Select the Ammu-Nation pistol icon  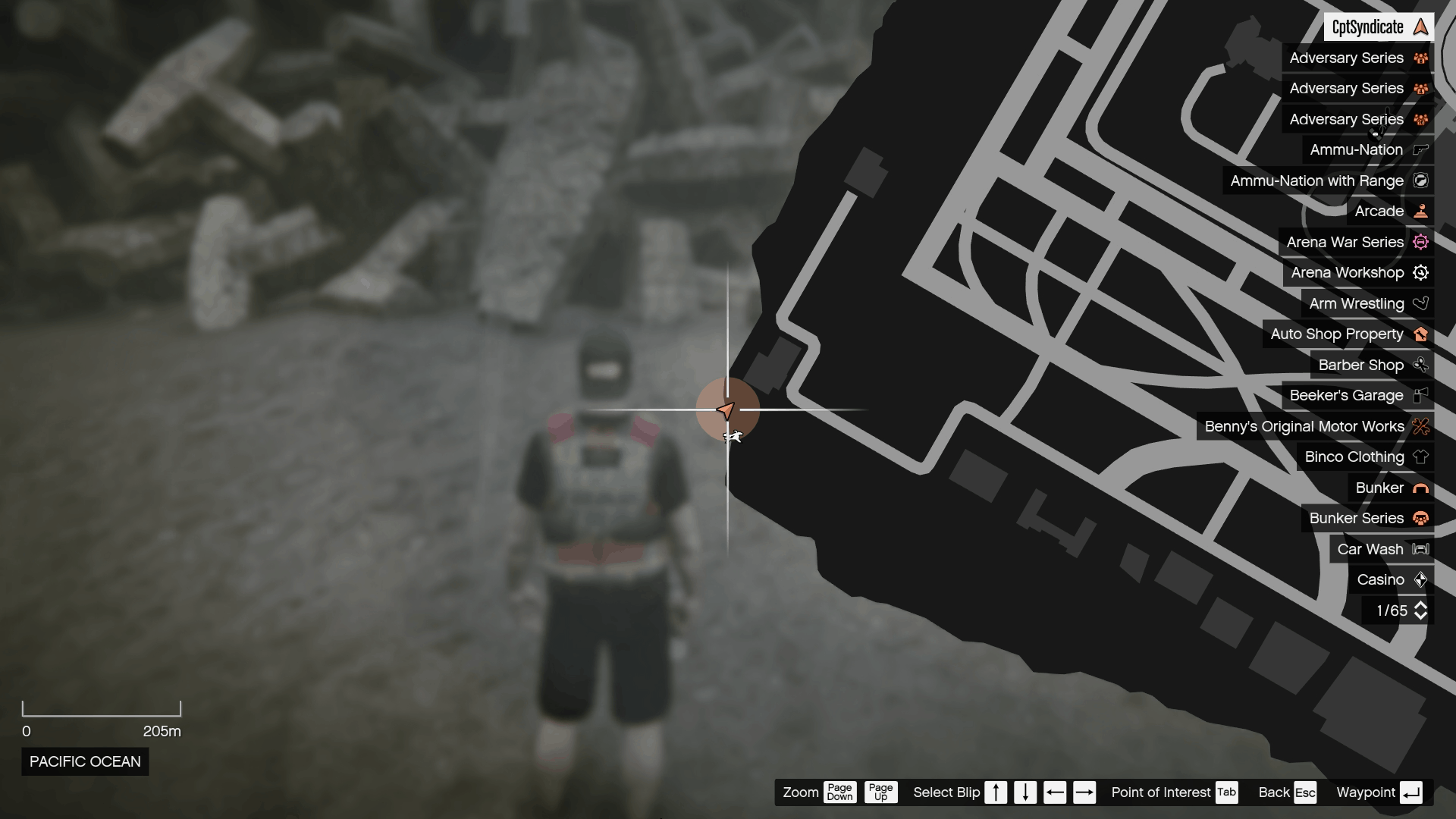click(1419, 149)
